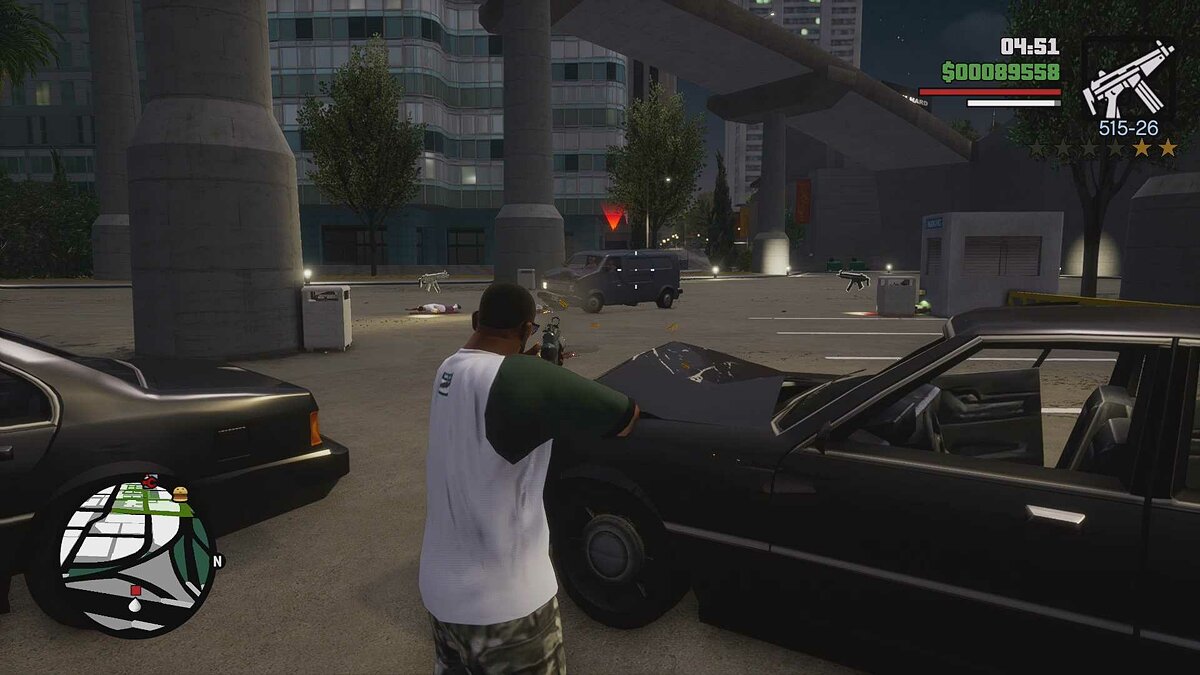Select the red square target marker on the minimap
This screenshot has width=1200, height=675.
(x=136, y=591)
